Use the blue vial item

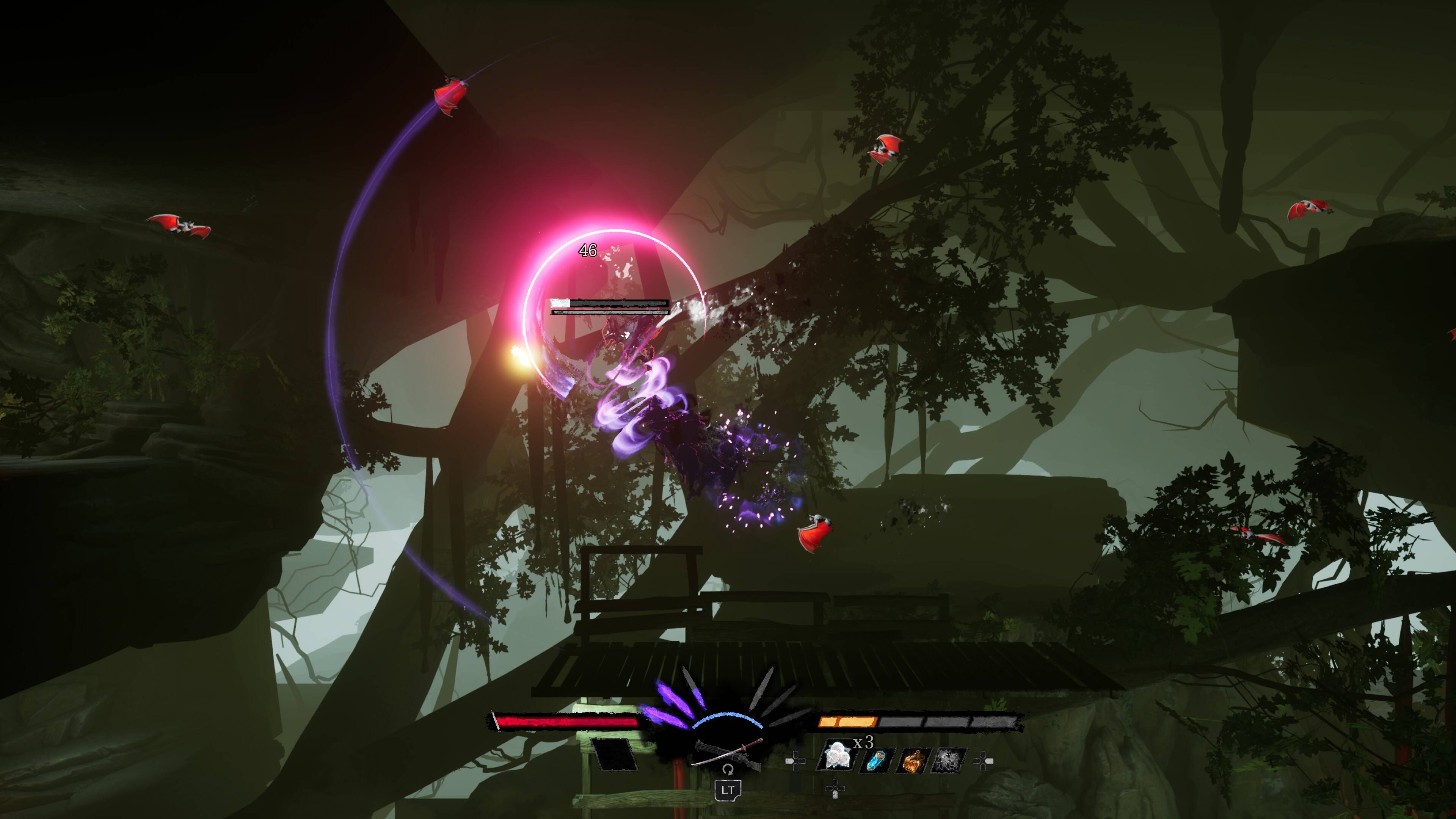click(877, 760)
